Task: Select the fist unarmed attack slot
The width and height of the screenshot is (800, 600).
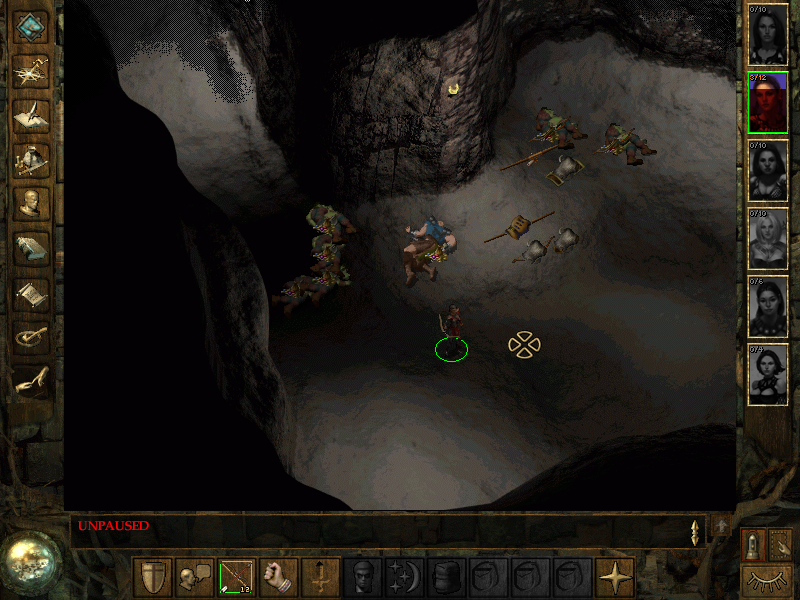Action: (x=279, y=577)
